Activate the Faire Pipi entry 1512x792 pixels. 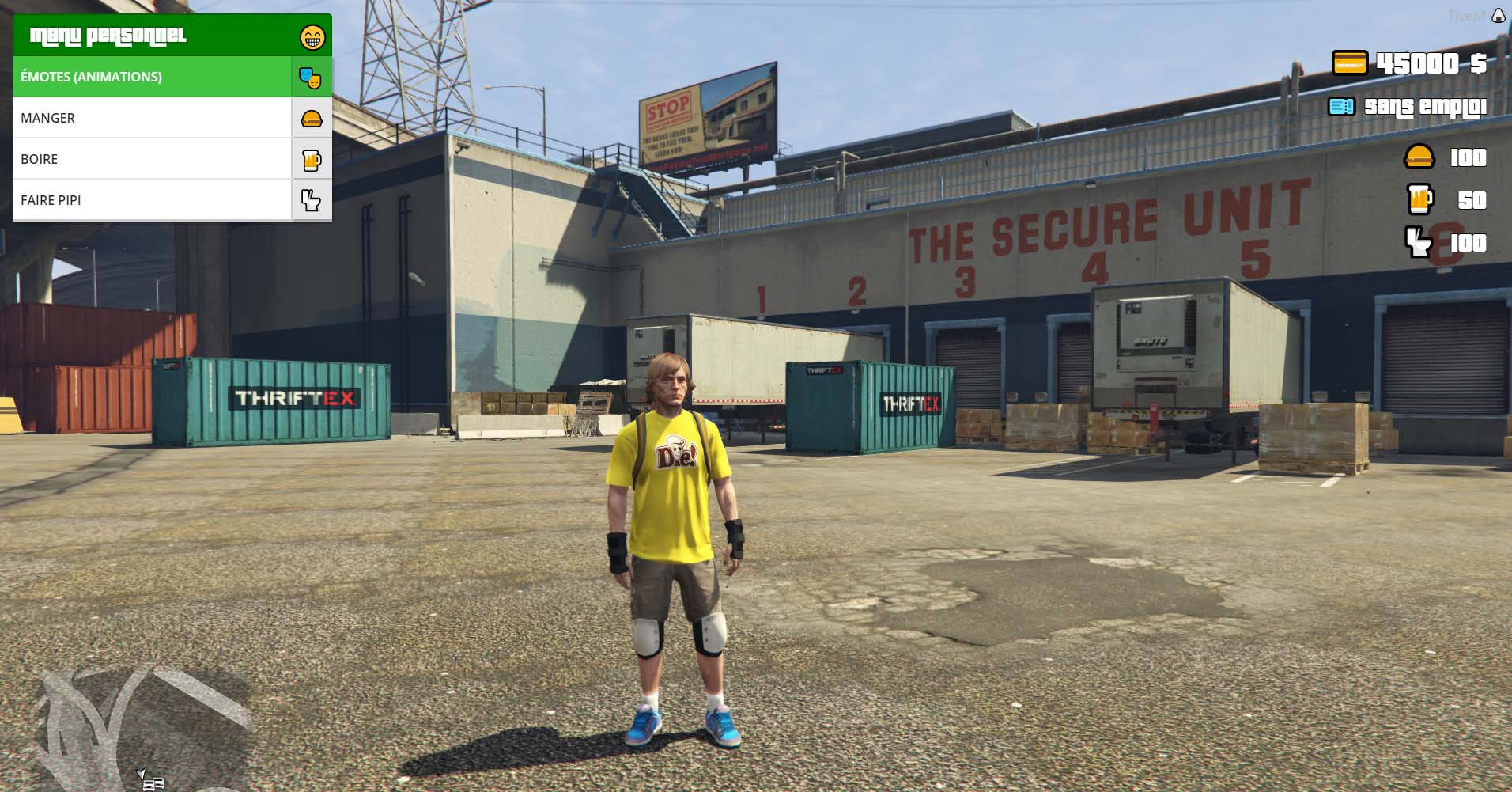coord(152,200)
